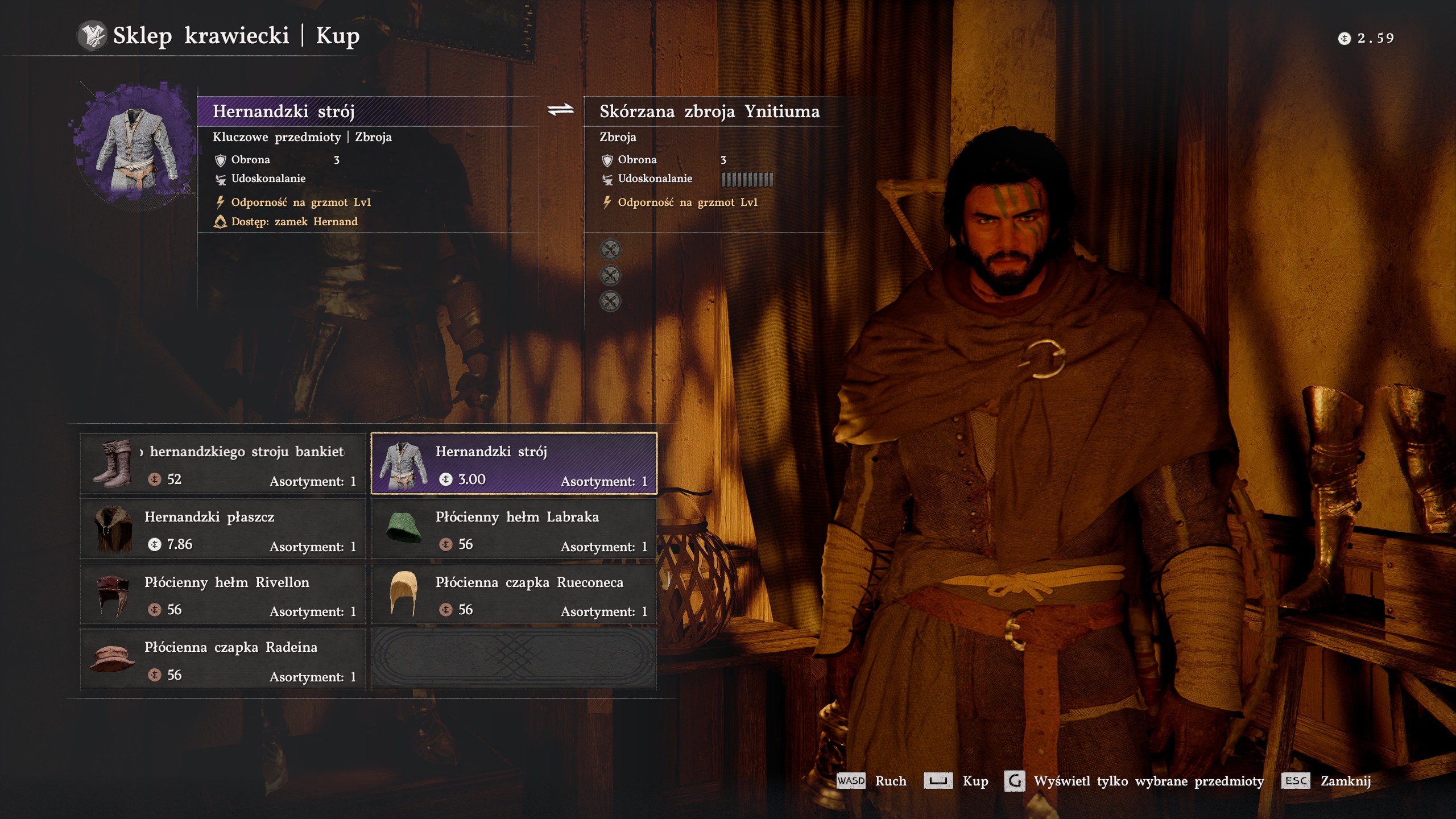Choose the Hernandzki płaszcz listing
This screenshot has height=819, width=1456.
tap(222, 530)
